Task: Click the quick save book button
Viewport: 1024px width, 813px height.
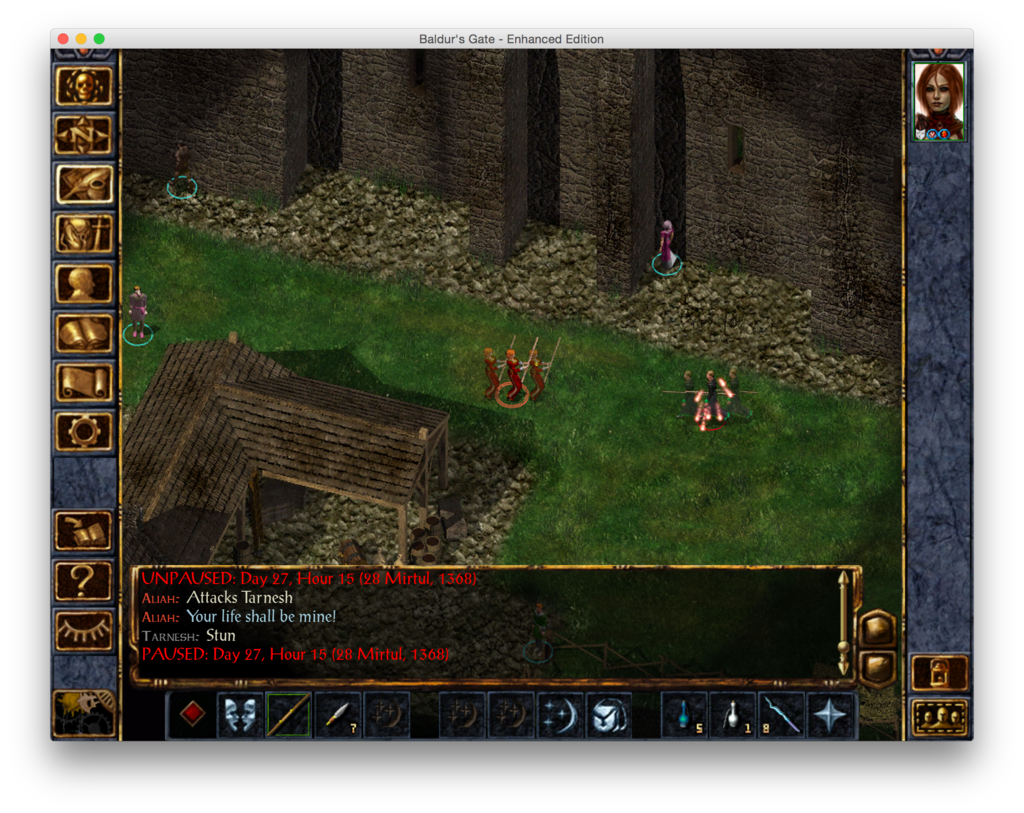Action: pos(84,531)
